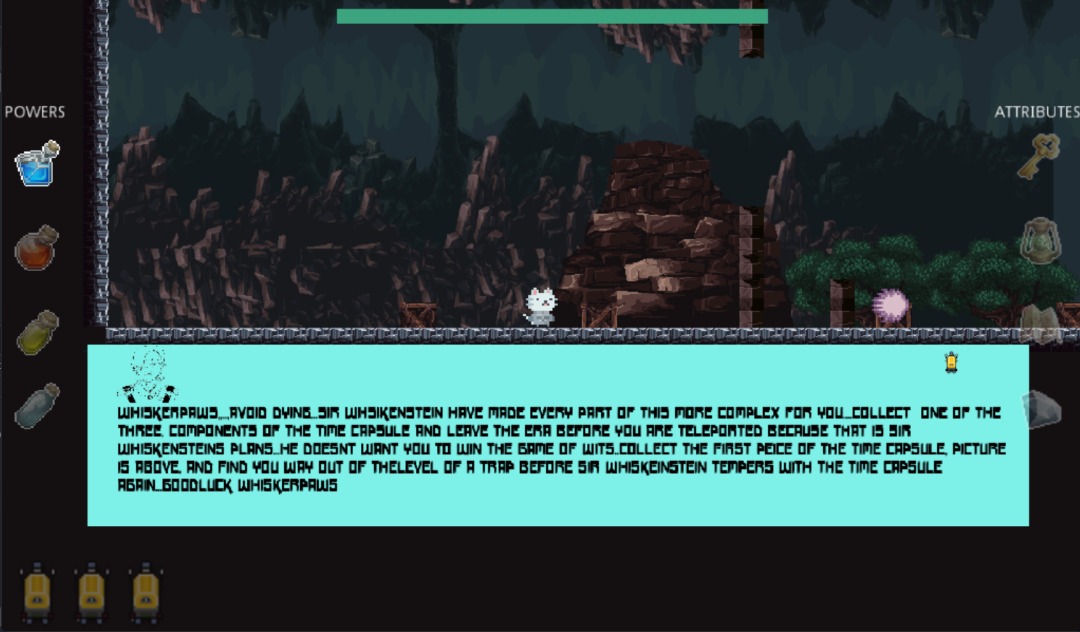Use the blue potion power

[38, 163]
